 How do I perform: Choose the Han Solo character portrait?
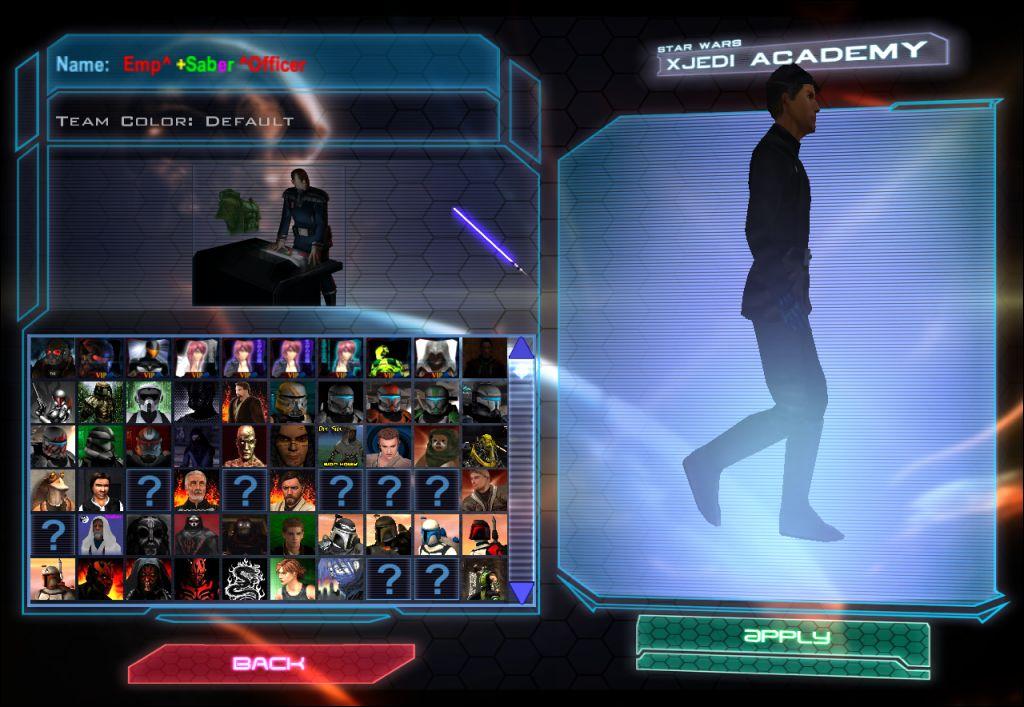point(100,491)
